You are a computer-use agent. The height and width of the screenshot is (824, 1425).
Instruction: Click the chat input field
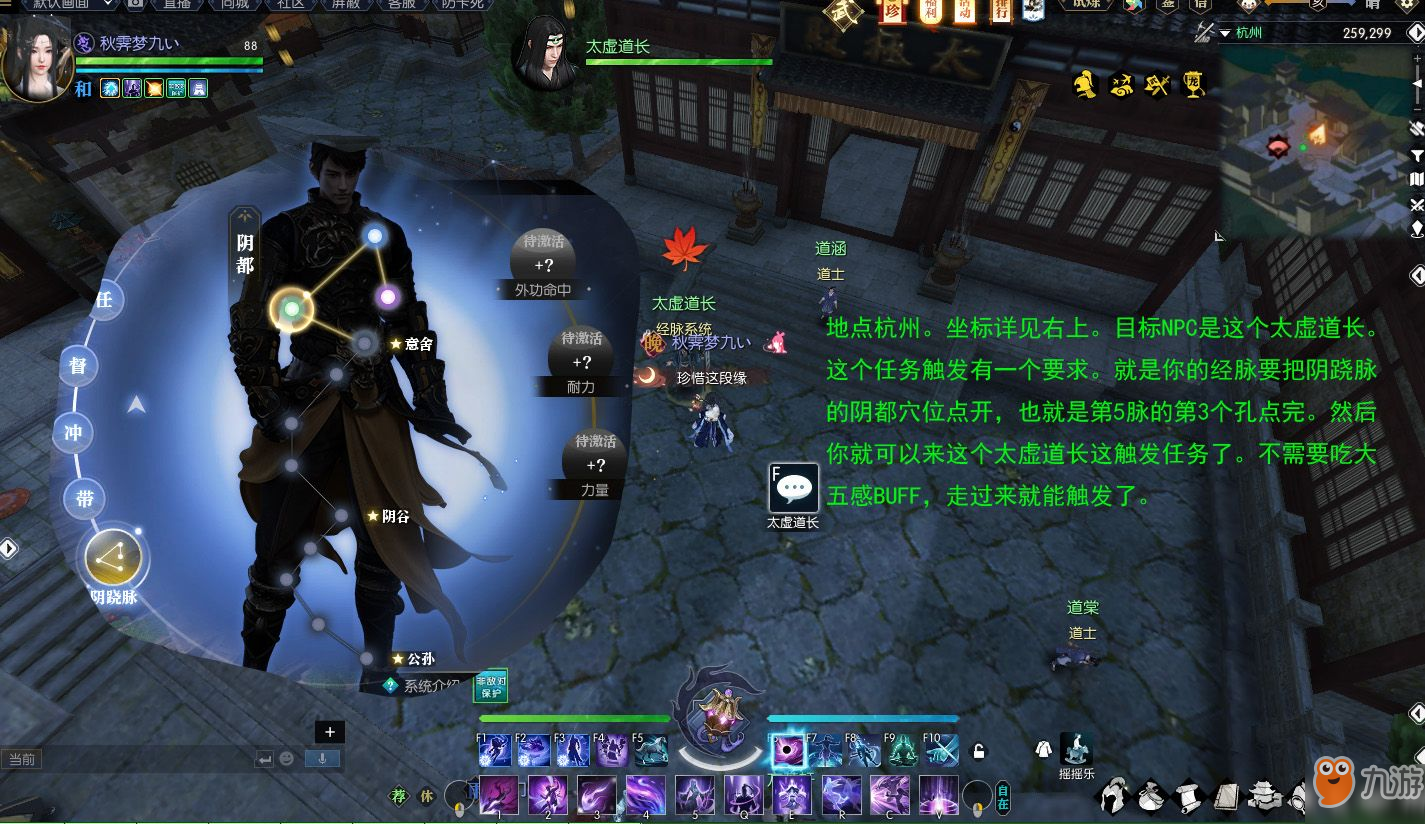click(130, 759)
